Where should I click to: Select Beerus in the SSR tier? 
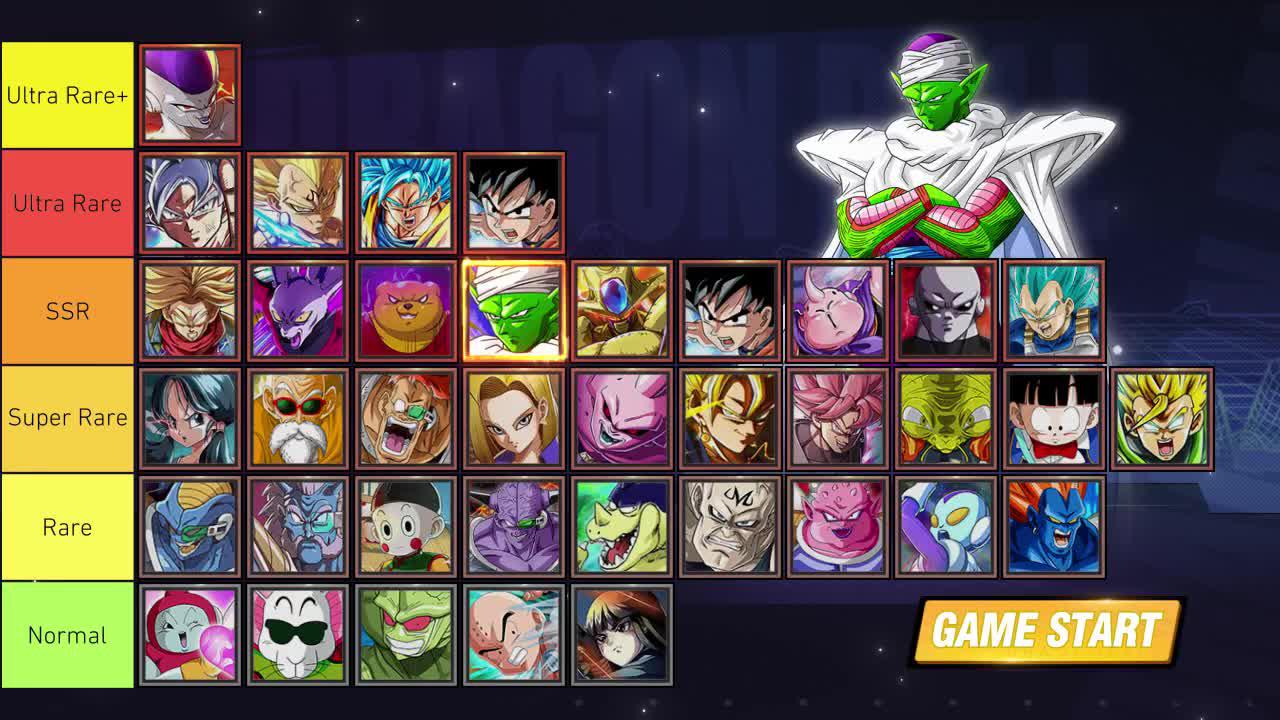(298, 310)
